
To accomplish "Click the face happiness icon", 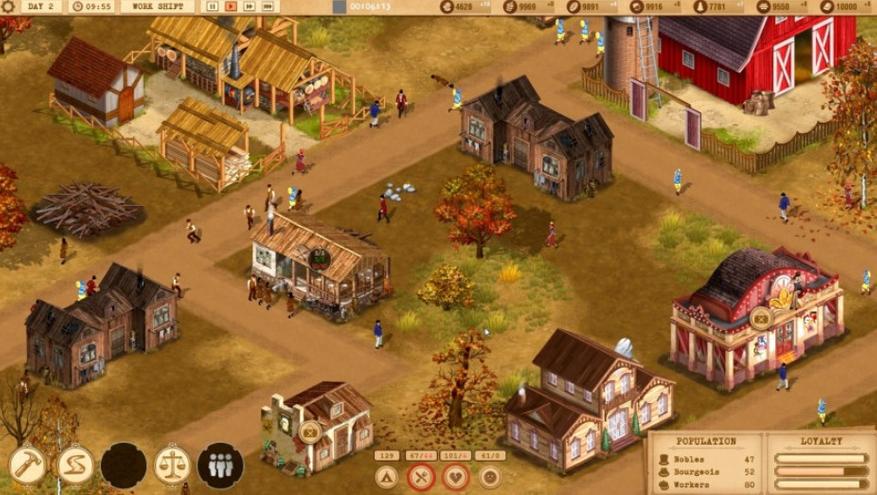I will [x=490, y=477].
